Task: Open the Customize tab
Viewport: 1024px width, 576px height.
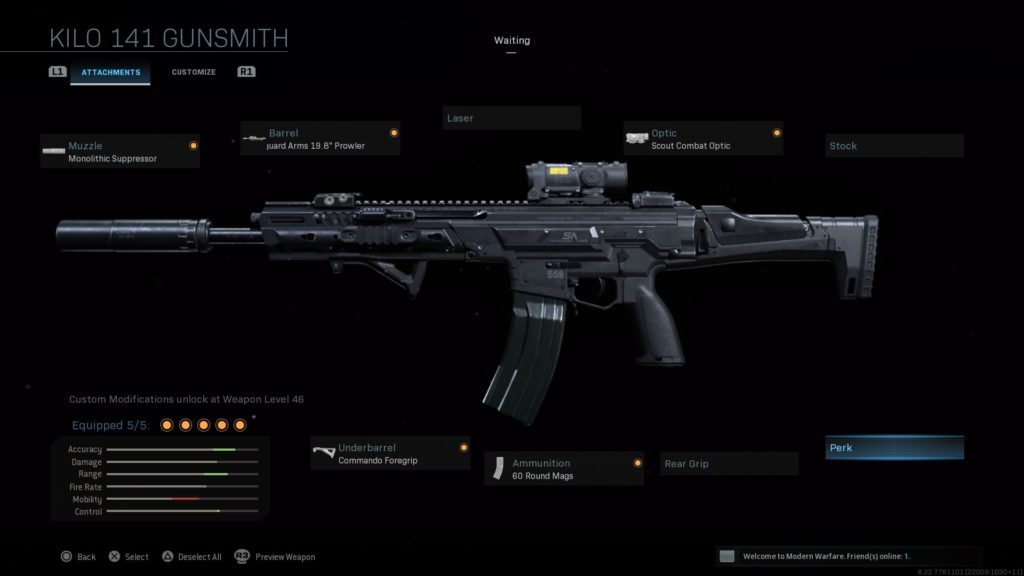Action: pos(193,72)
